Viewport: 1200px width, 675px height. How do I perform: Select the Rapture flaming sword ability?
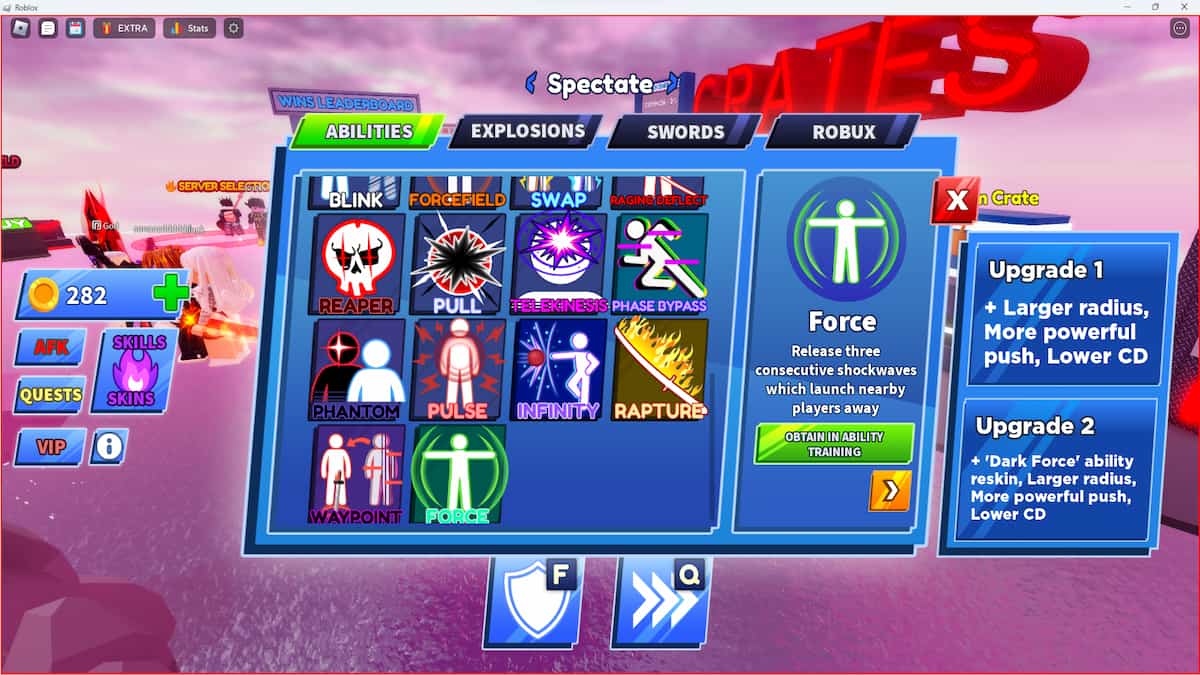point(659,369)
